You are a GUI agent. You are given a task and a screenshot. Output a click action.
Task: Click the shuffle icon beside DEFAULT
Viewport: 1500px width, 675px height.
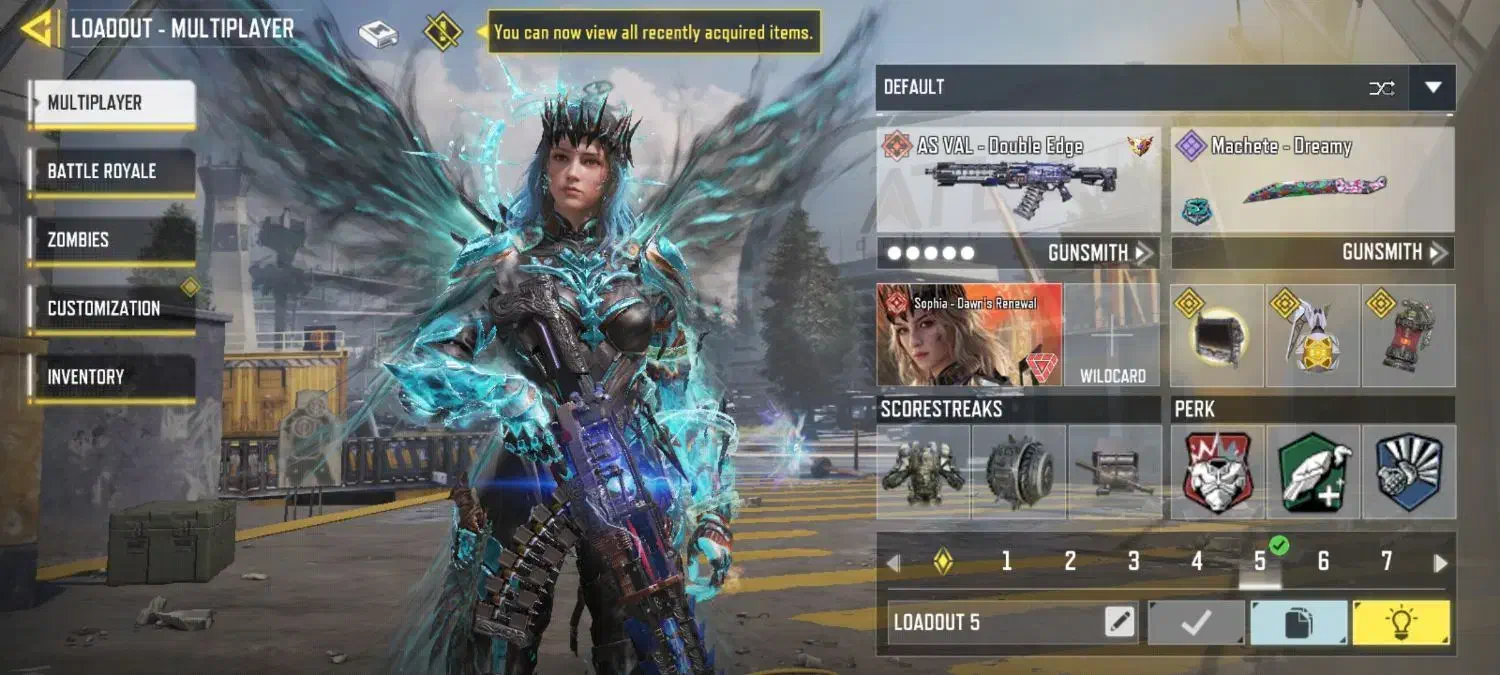tap(1382, 88)
